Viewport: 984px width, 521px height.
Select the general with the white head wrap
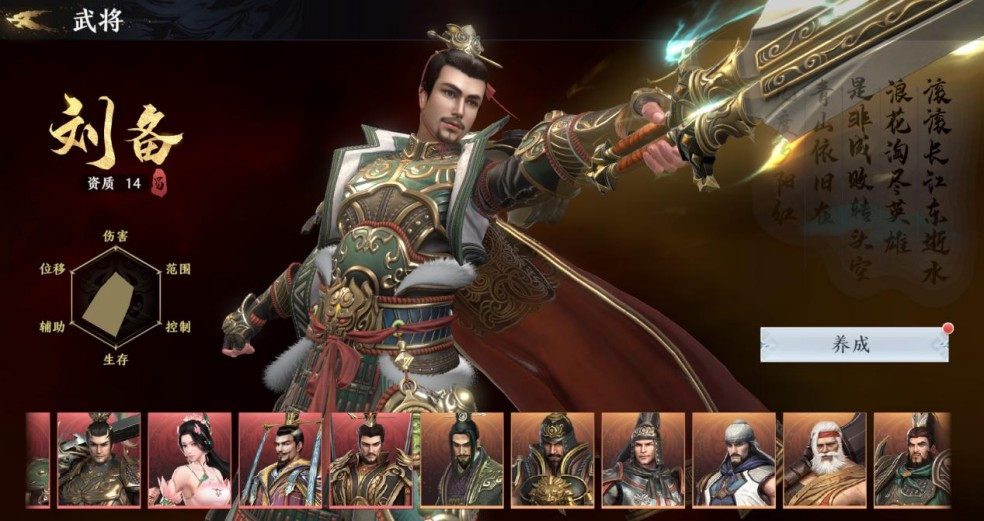pos(733,459)
